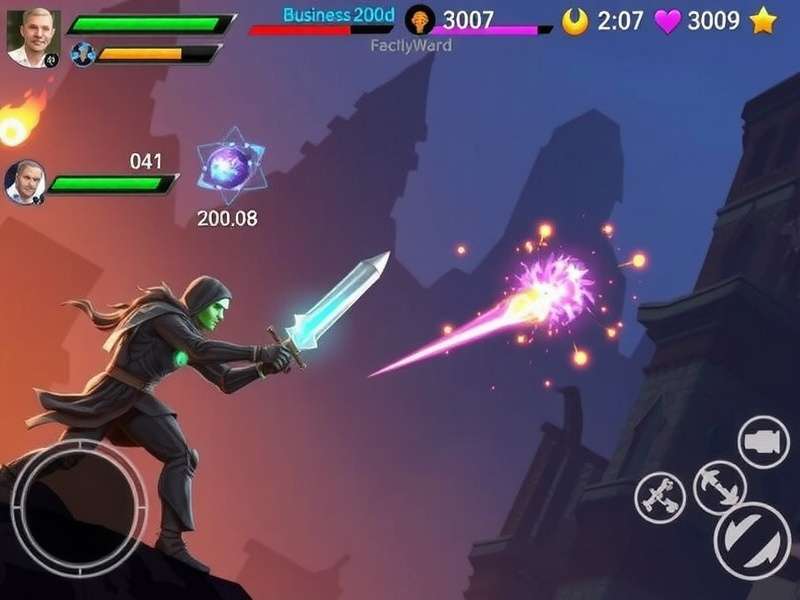Select the purple heart icon
800x600 pixels.
[x=667, y=21]
